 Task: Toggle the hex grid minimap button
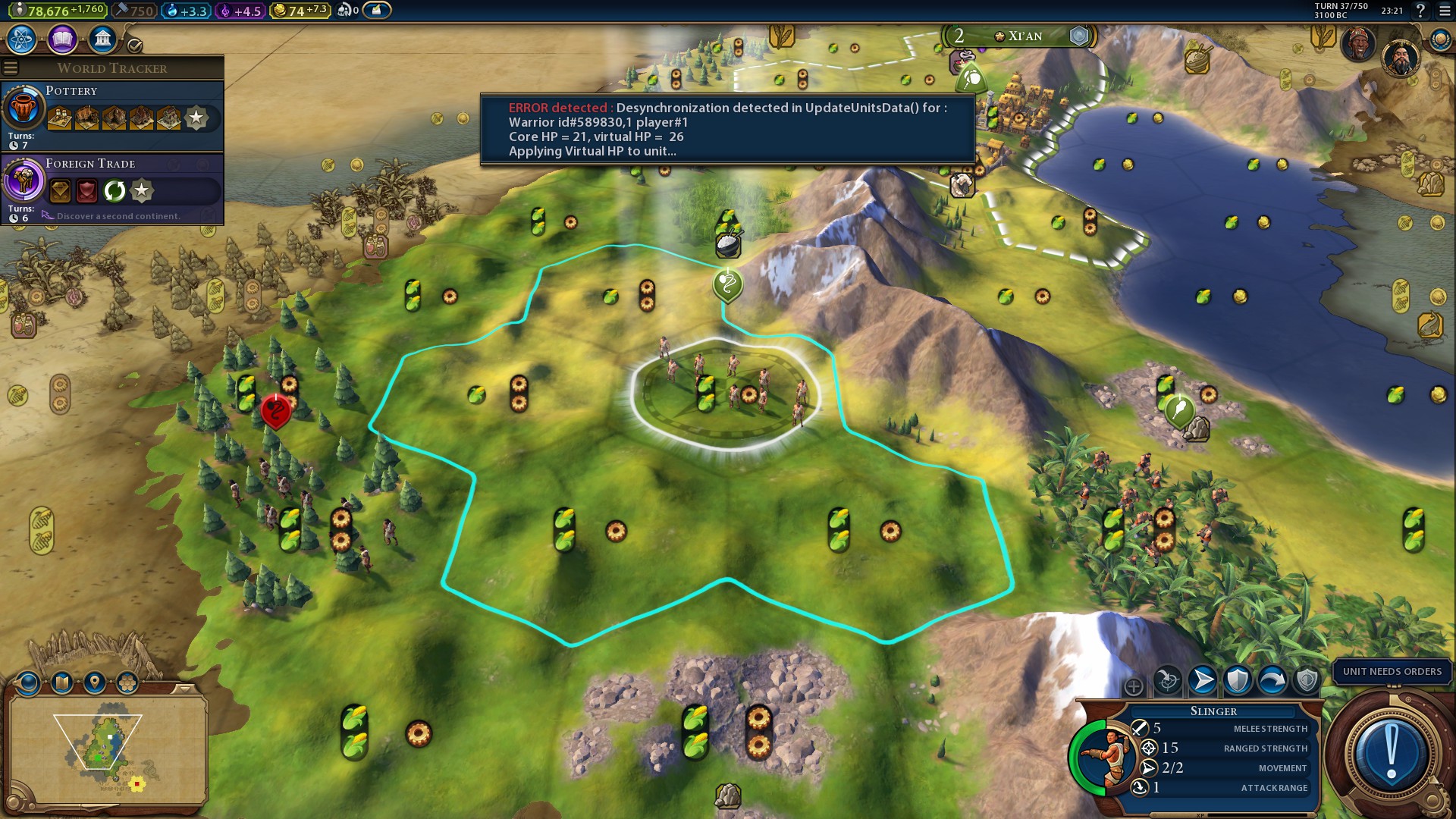(127, 683)
